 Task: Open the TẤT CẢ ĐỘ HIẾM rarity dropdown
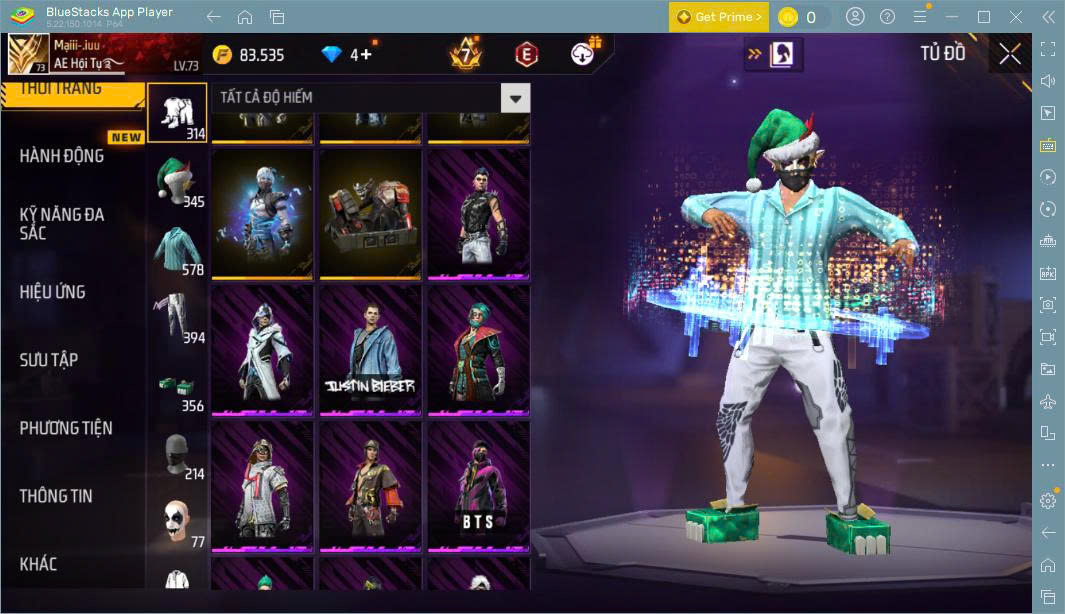515,98
